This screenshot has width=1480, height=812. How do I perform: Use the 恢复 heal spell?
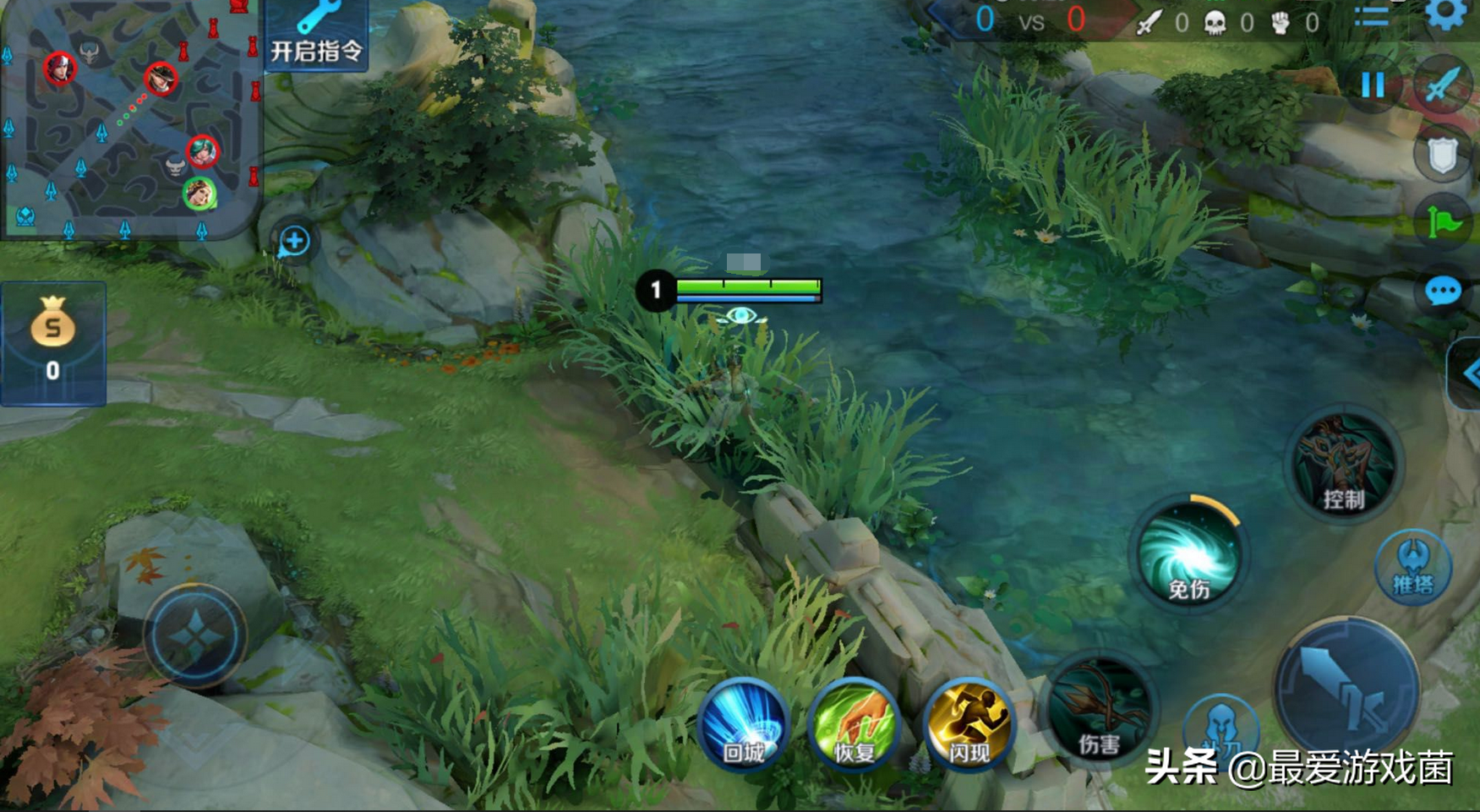855,724
